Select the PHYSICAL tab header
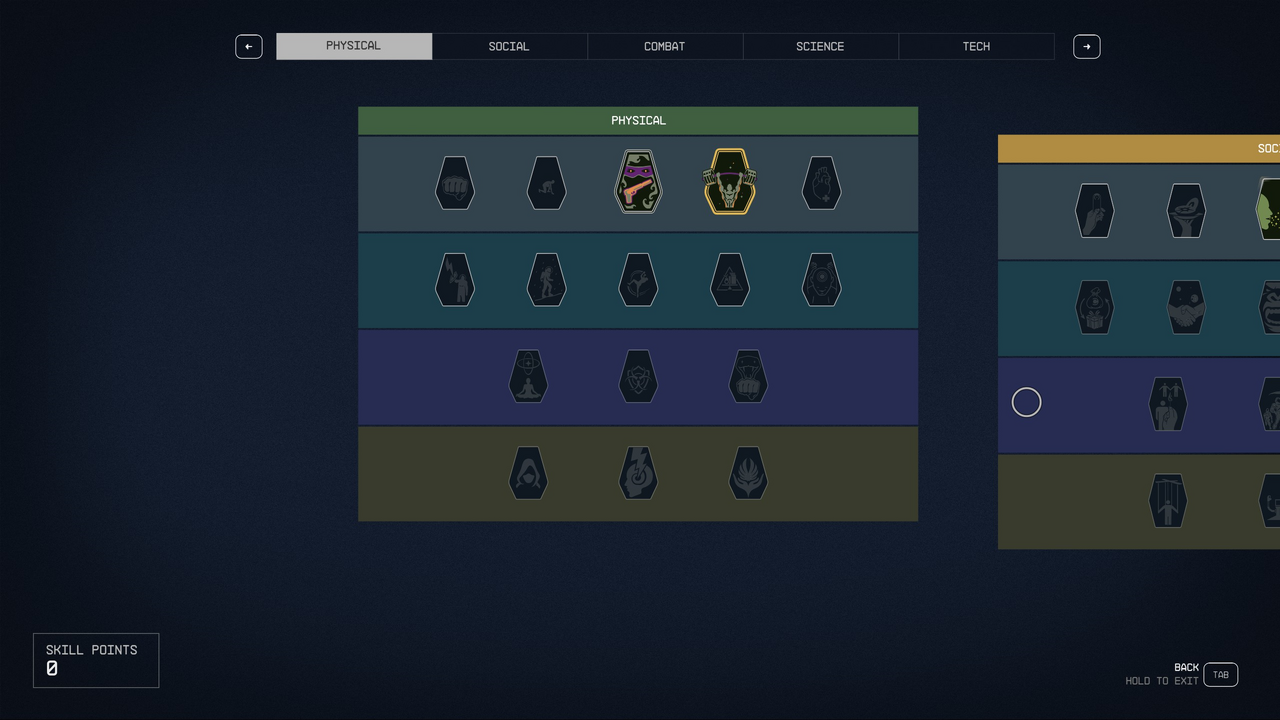This screenshot has width=1280, height=720. click(x=354, y=46)
